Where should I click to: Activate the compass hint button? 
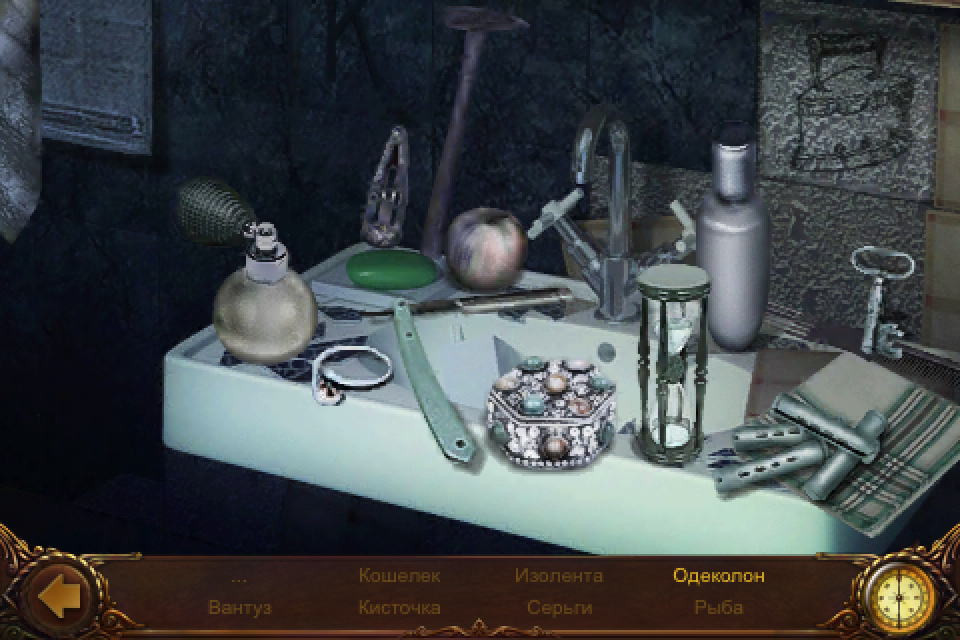click(x=903, y=597)
